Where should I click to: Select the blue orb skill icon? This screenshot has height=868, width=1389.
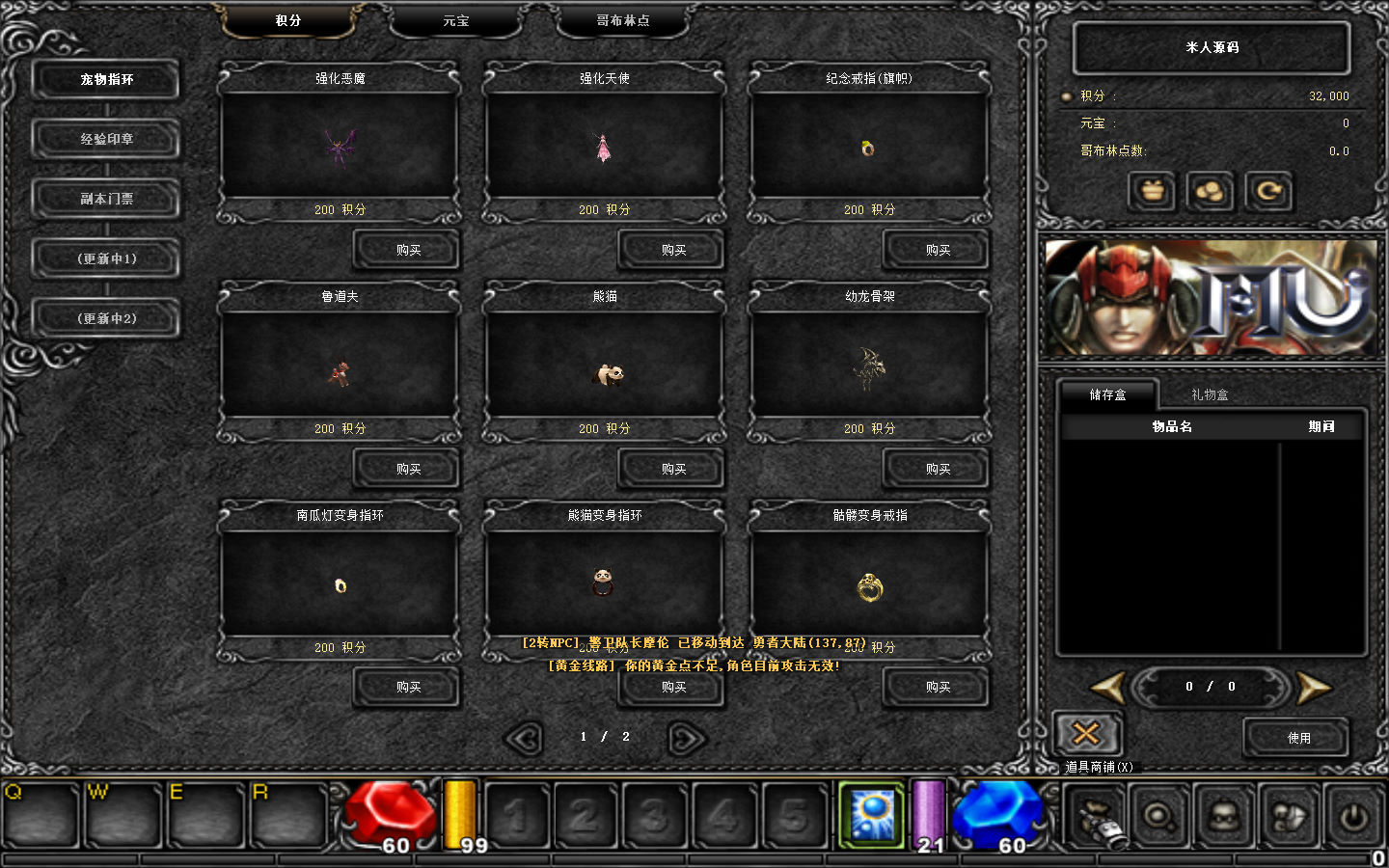point(871,815)
